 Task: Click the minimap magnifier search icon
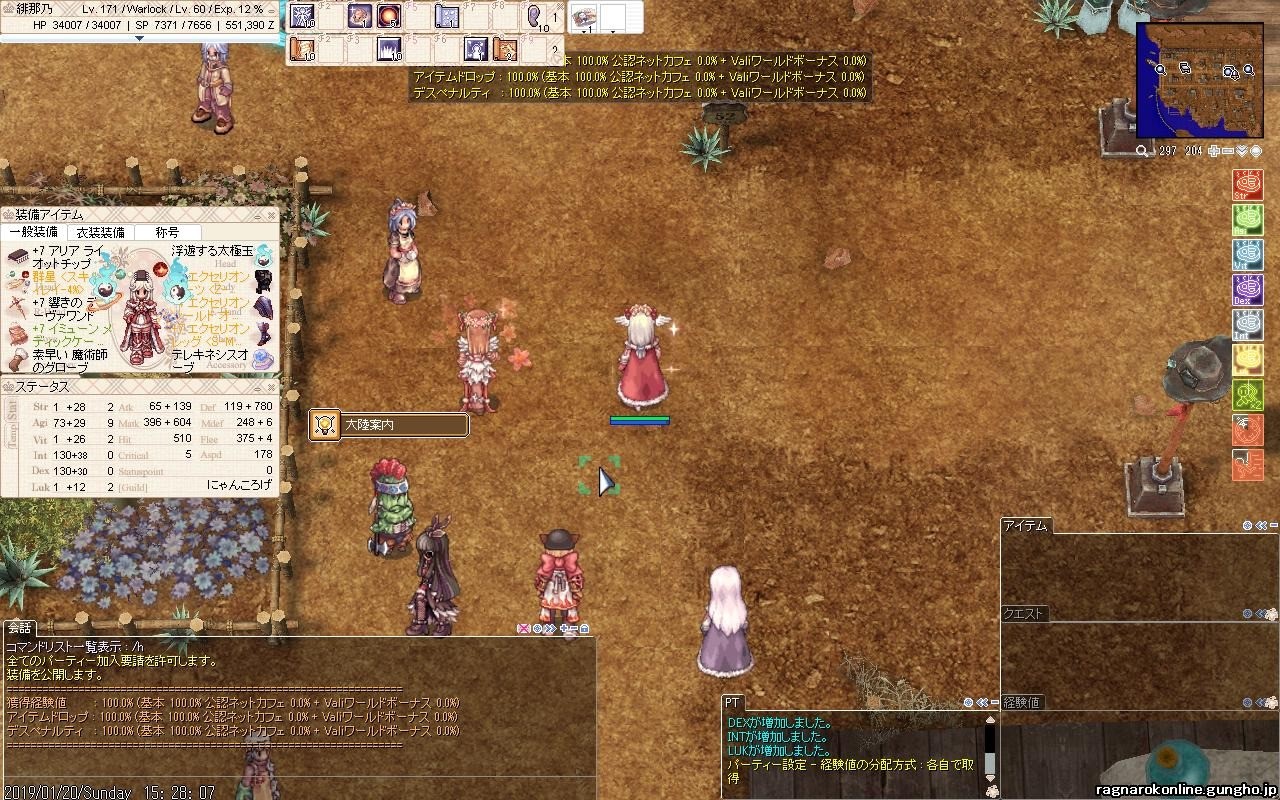pos(1142,151)
